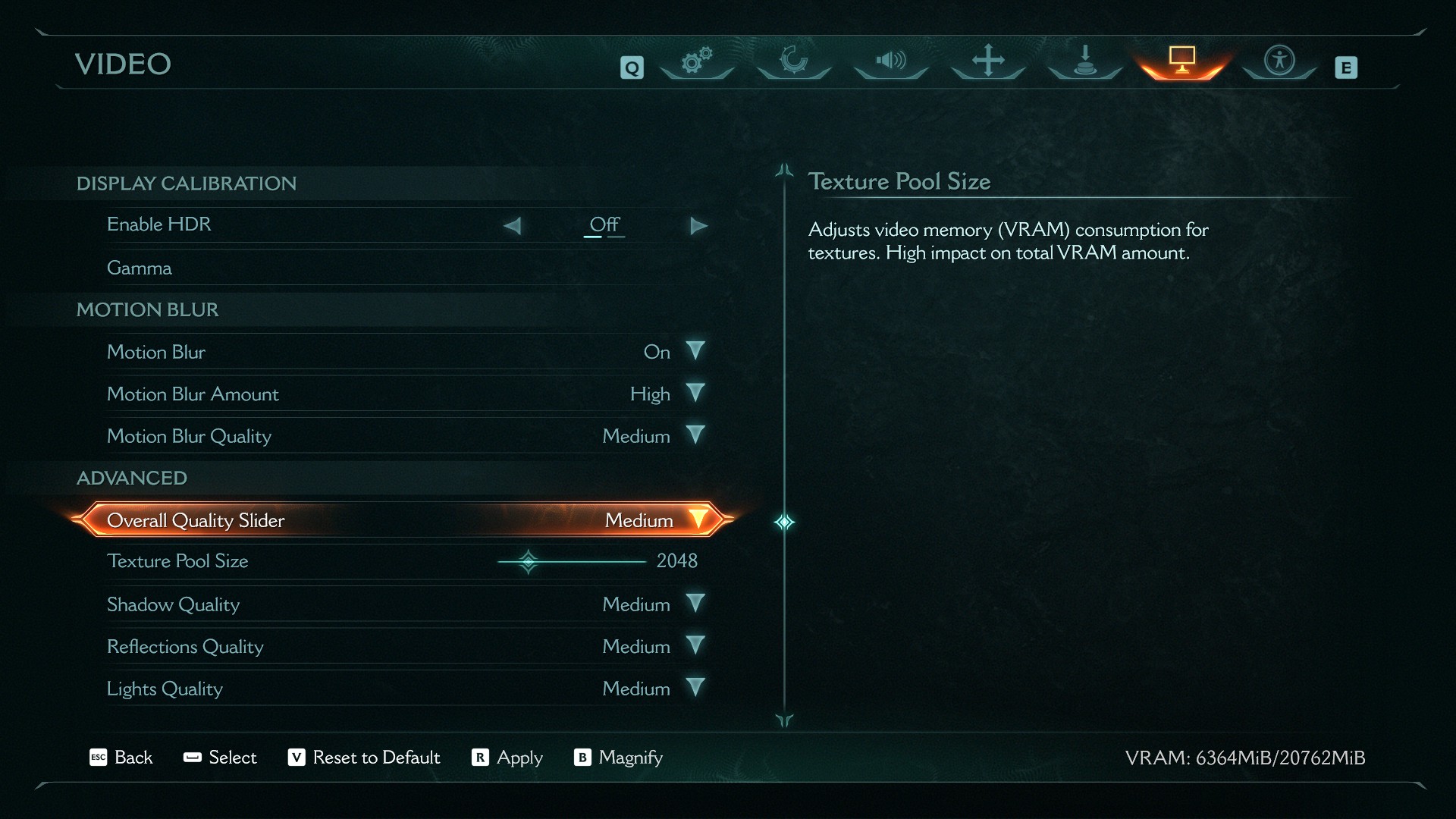Expand the Motion Blur dropdown

pos(695,351)
